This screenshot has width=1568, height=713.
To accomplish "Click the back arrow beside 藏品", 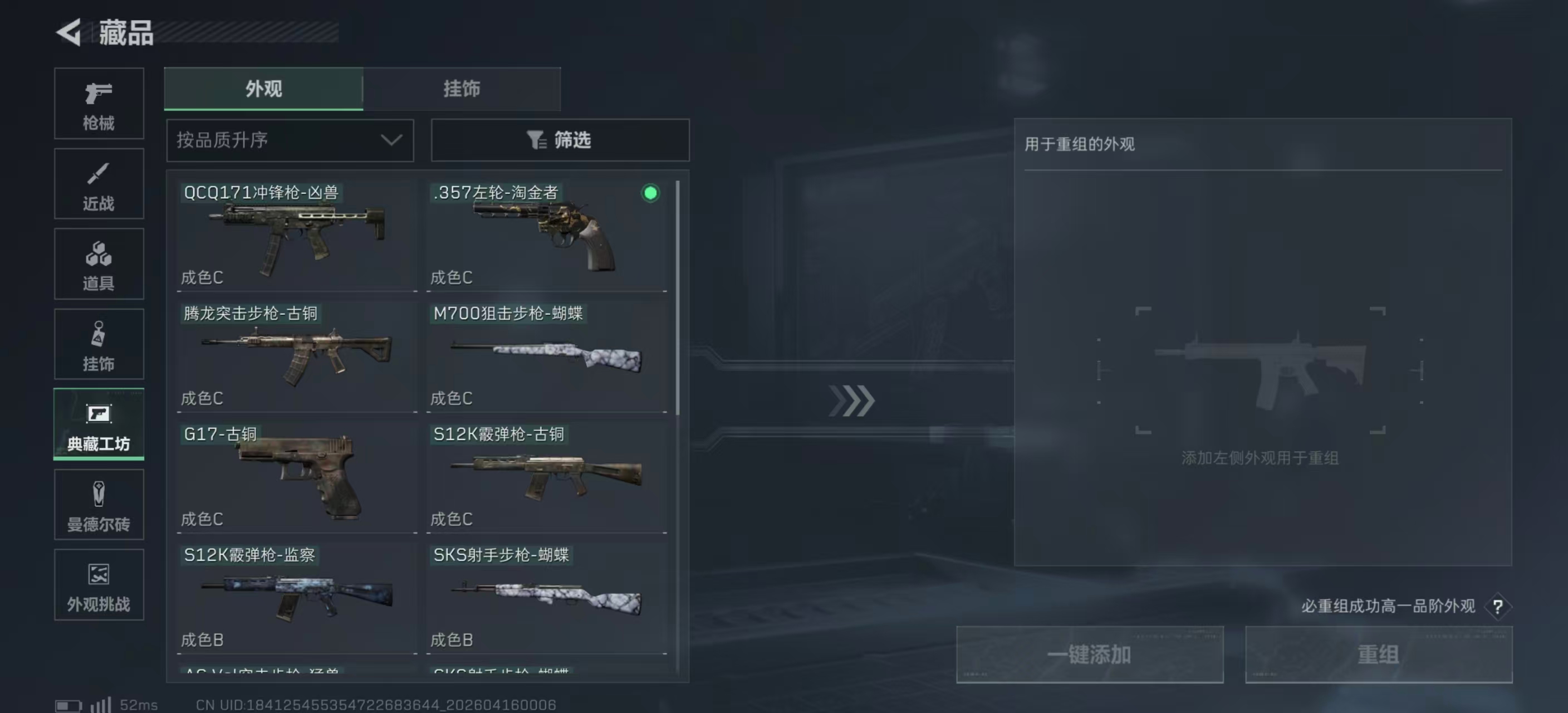I will [69, 33].
